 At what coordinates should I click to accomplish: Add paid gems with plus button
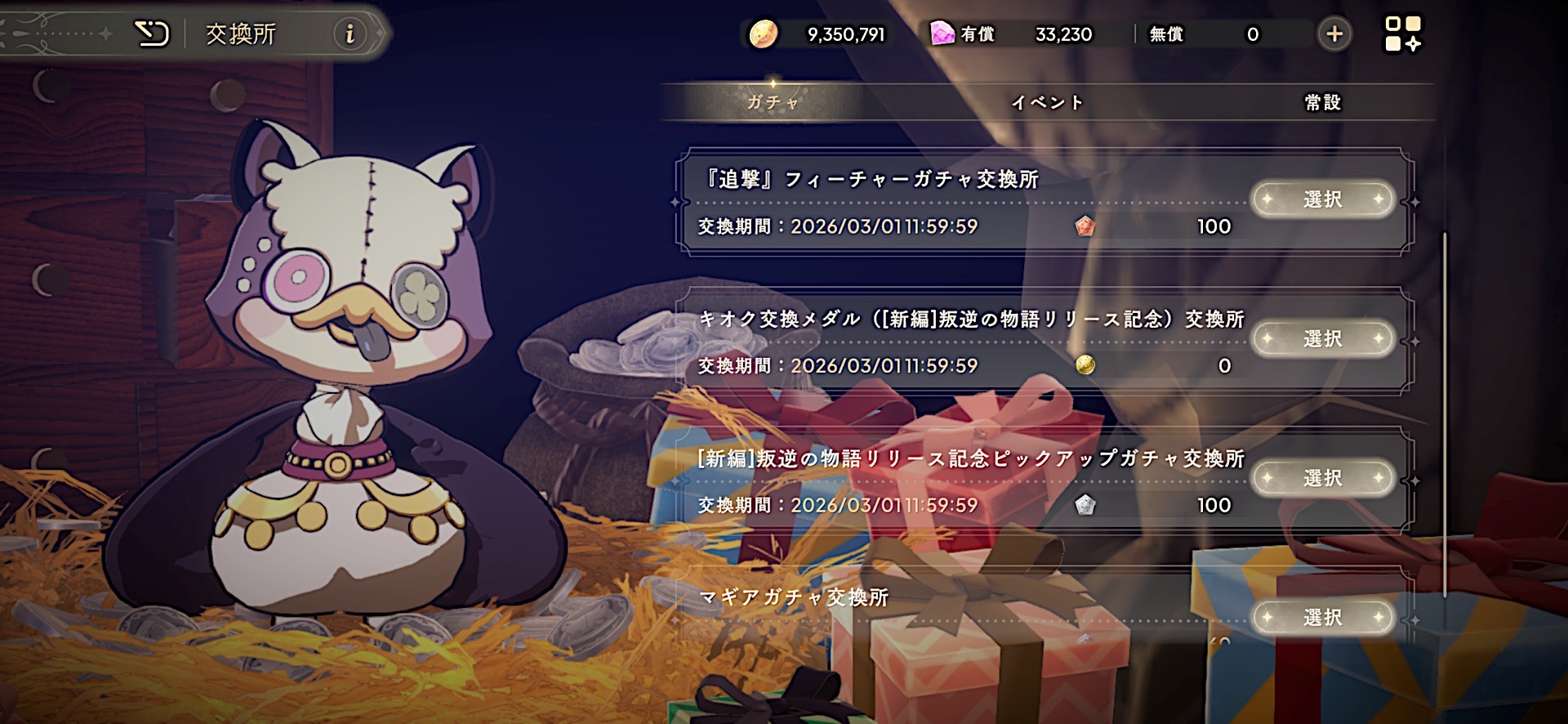pos(1334,34)
